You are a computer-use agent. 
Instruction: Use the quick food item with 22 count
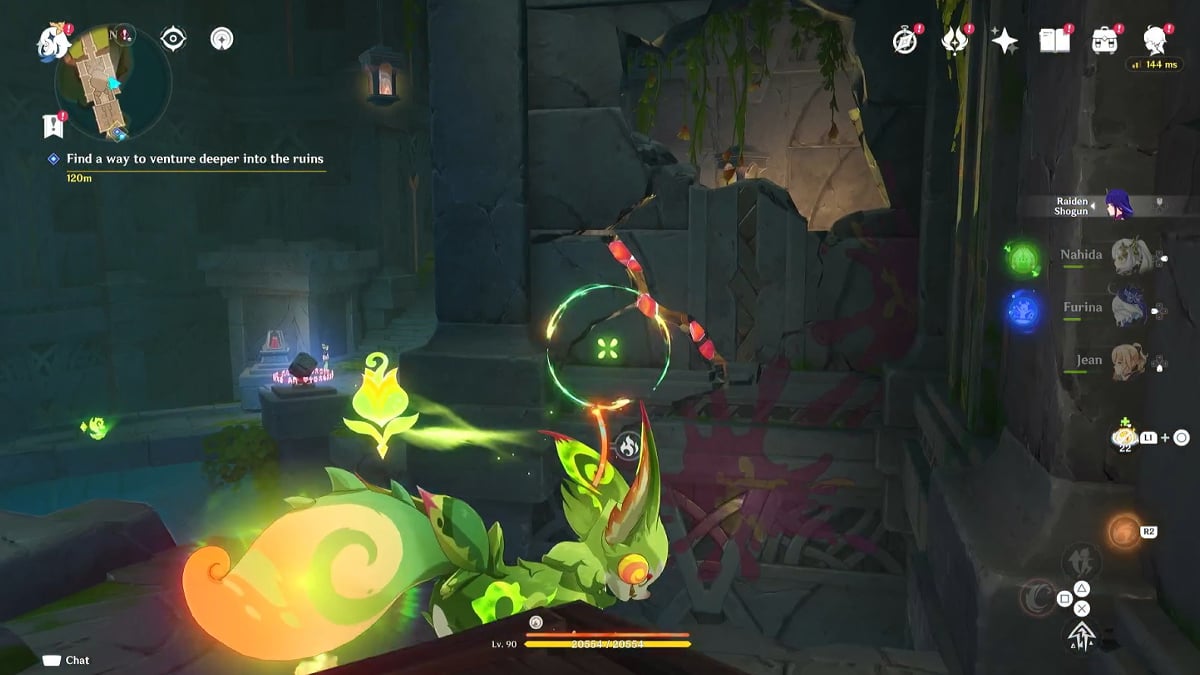pos(1125,438)
